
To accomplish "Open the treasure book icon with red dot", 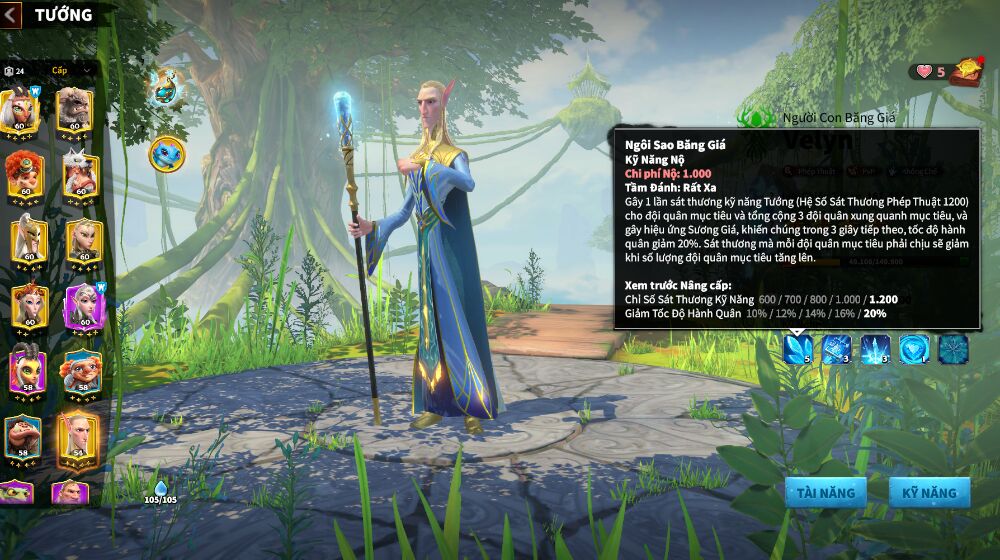I will point(966,72).
